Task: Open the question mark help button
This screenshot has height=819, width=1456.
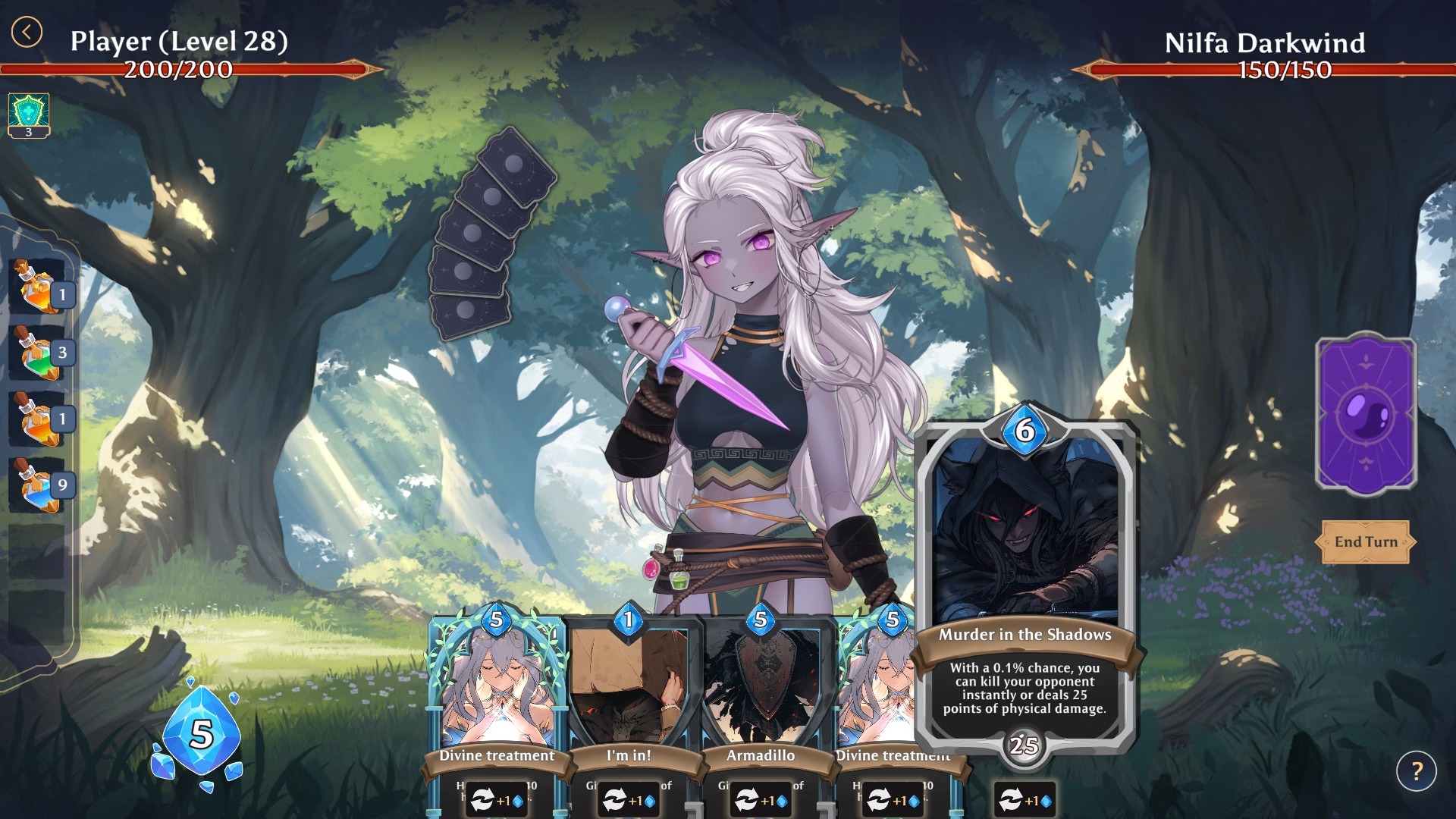Action: [1416, 771]
